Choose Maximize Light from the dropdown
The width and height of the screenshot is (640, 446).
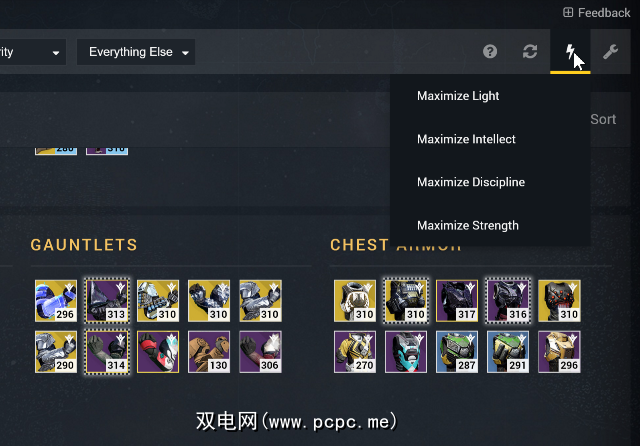tap(458, 96)
